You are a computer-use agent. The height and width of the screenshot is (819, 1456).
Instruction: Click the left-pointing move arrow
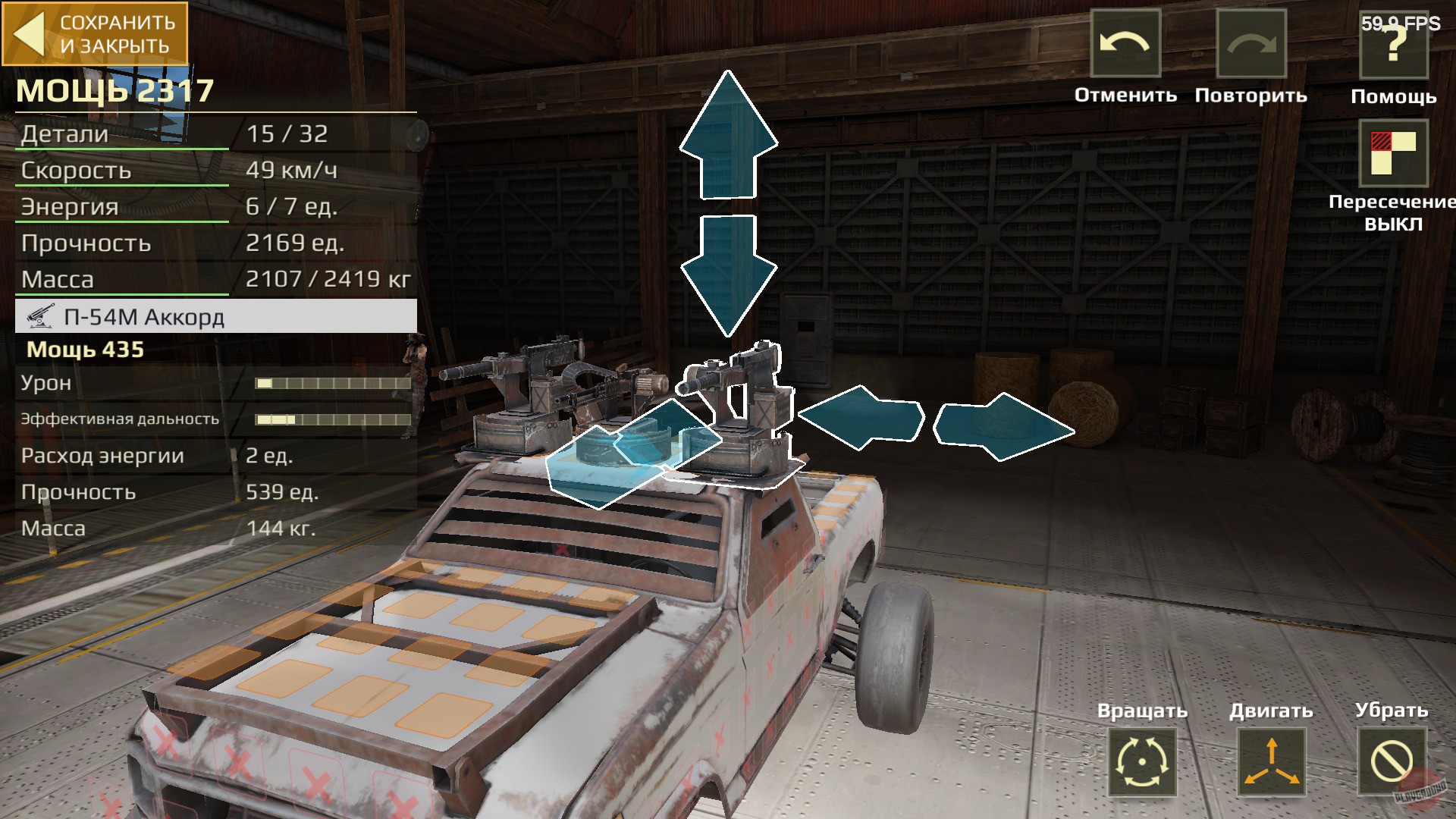[x=861, y=417]
